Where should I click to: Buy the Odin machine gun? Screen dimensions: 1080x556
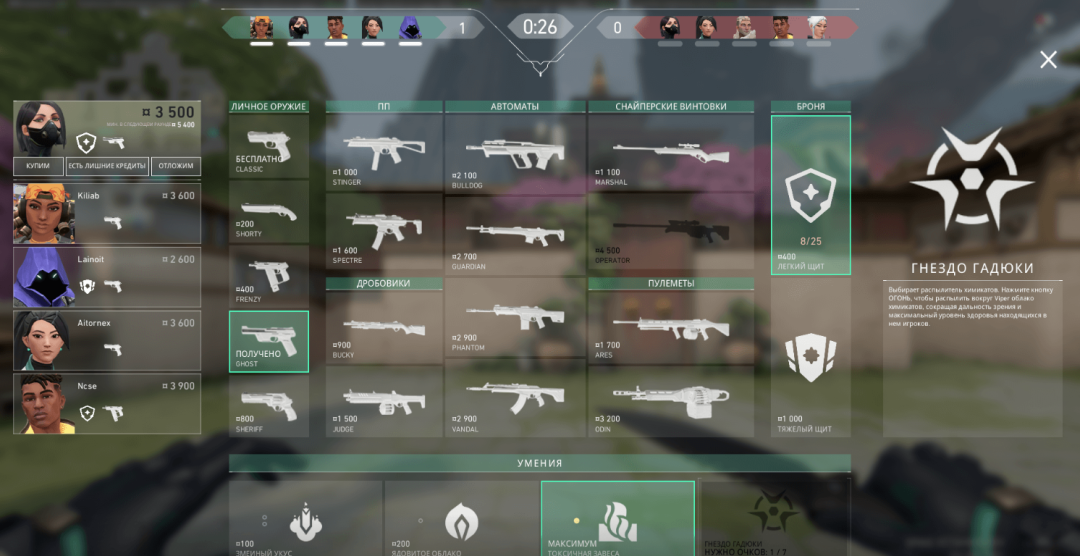pyautogui.click(x=670, y=400)
